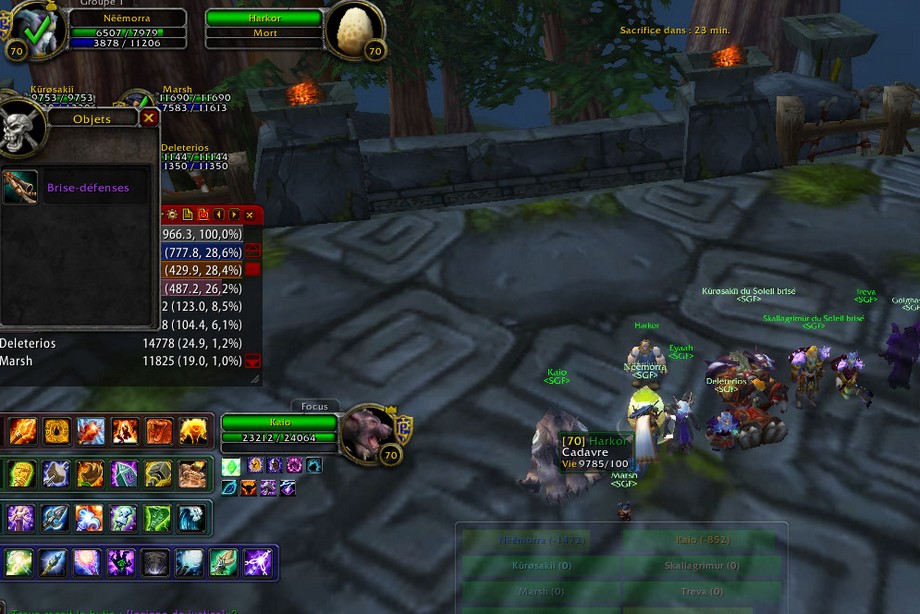Activate the dark green skull spell
Viewport: 920px width, 614px height.
tap(121, 562)
